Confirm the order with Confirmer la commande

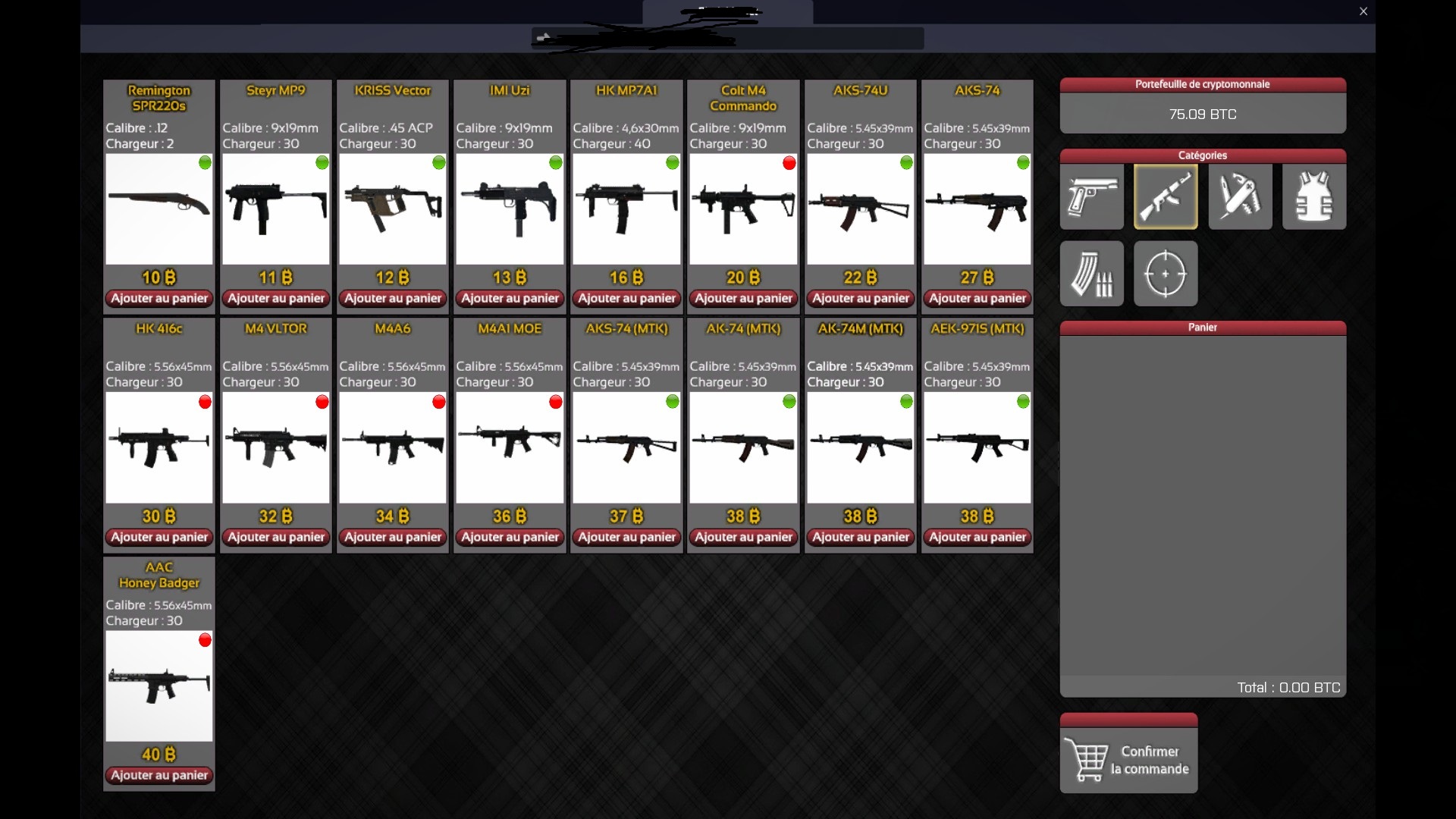(1128, 760)
